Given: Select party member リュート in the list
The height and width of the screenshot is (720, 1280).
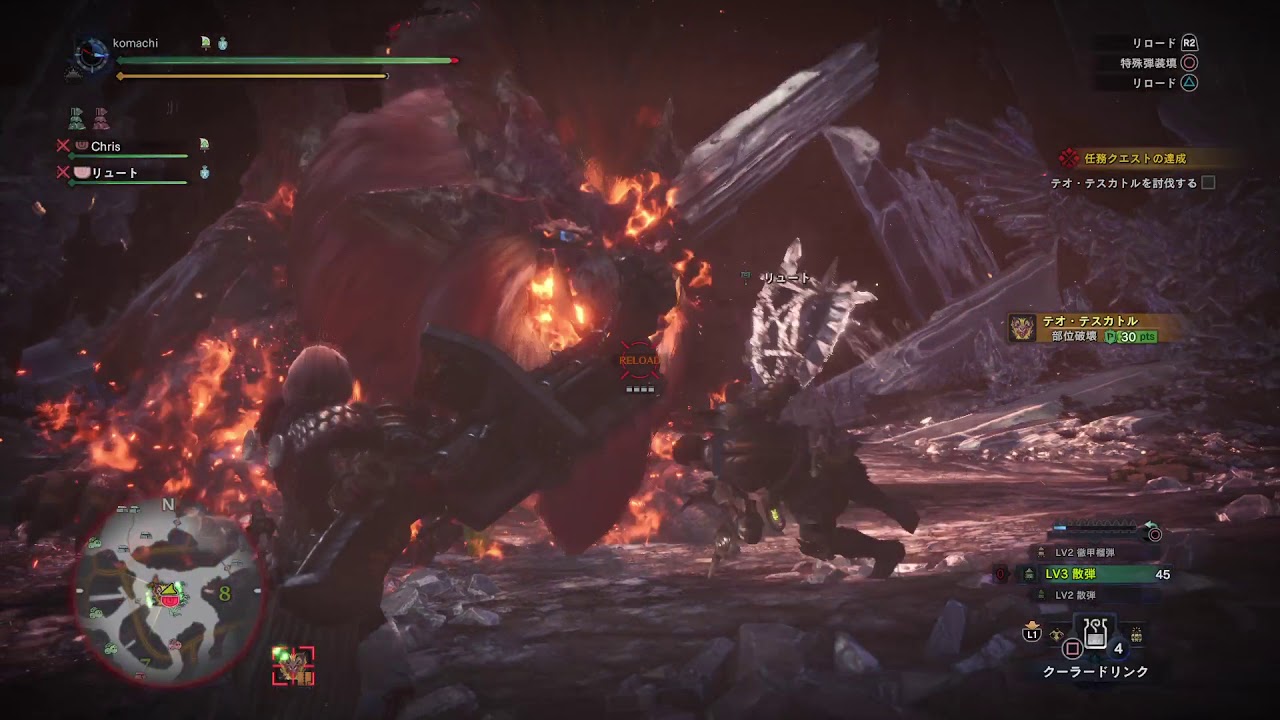Looking at the screenshot, I should click(114, 173).
